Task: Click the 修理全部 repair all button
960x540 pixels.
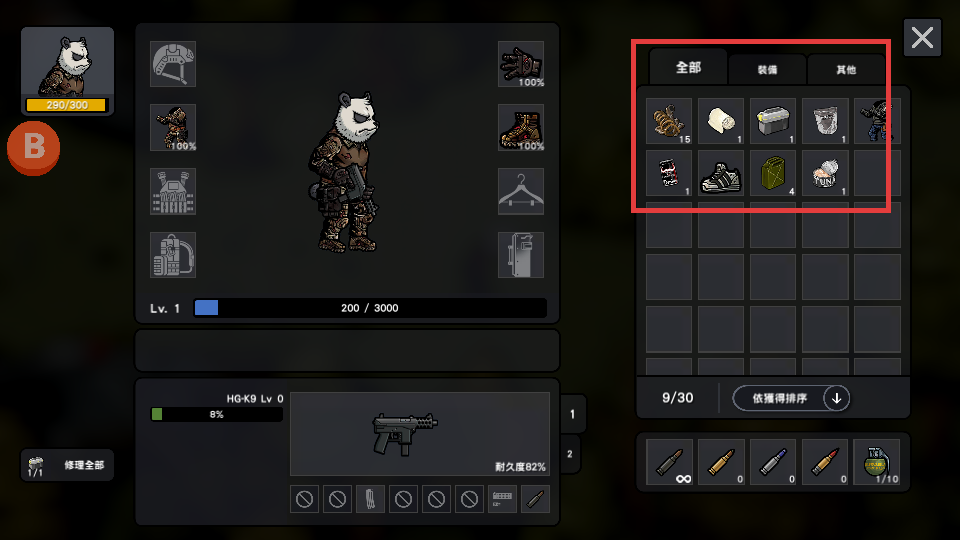Action: click(68, 465)
